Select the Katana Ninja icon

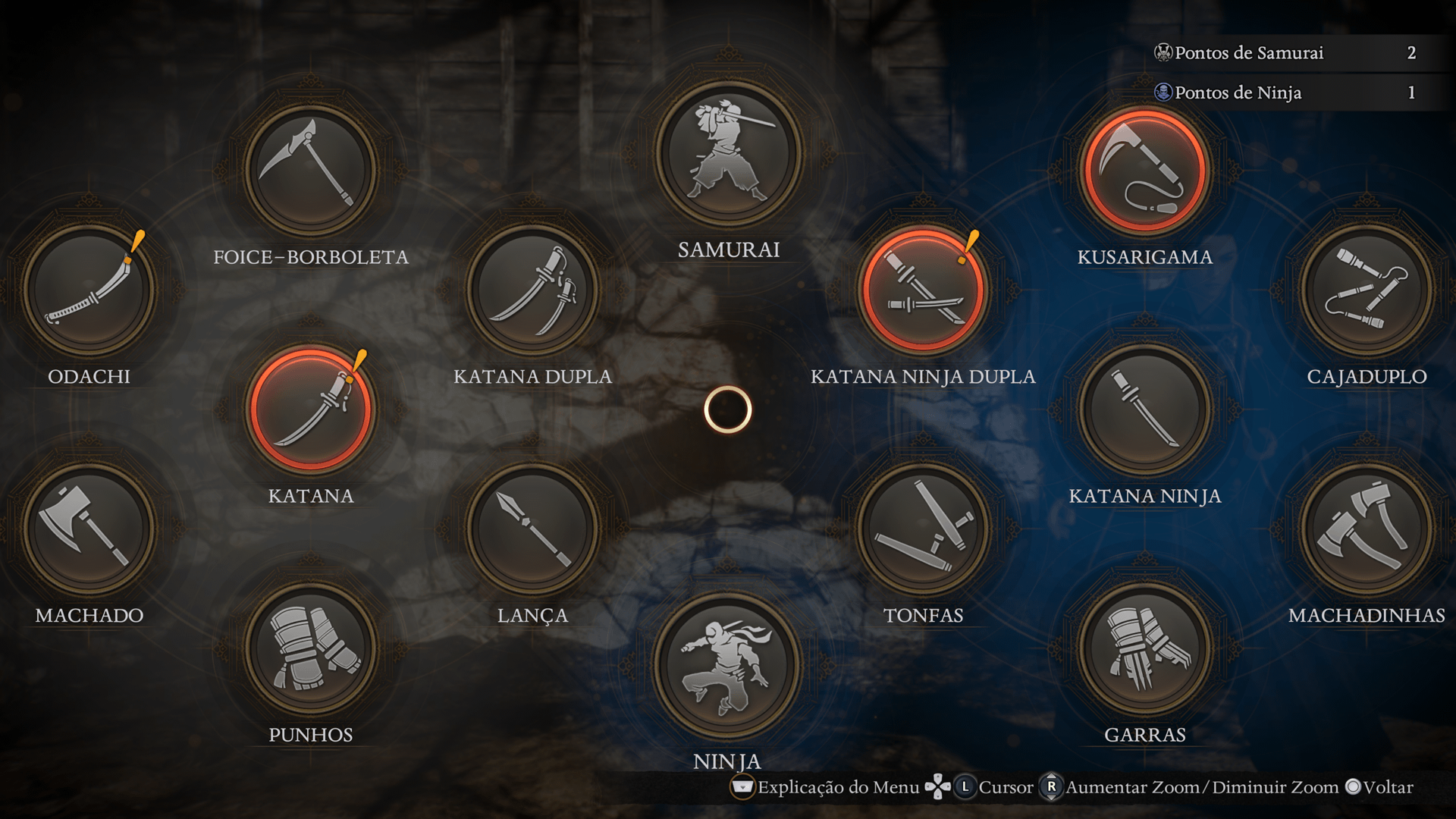[1145, 409]
